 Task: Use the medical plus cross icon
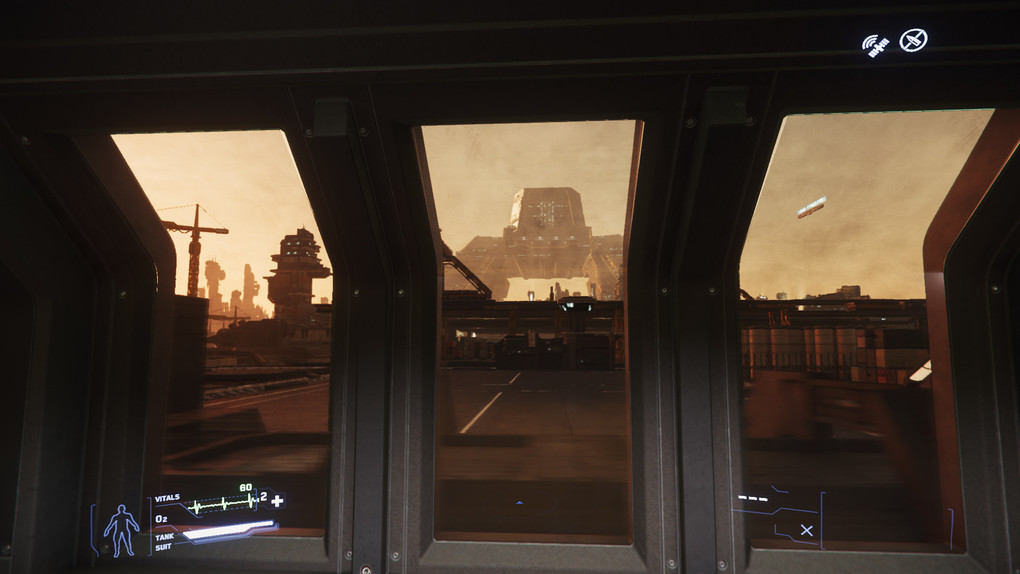[277, 500]
